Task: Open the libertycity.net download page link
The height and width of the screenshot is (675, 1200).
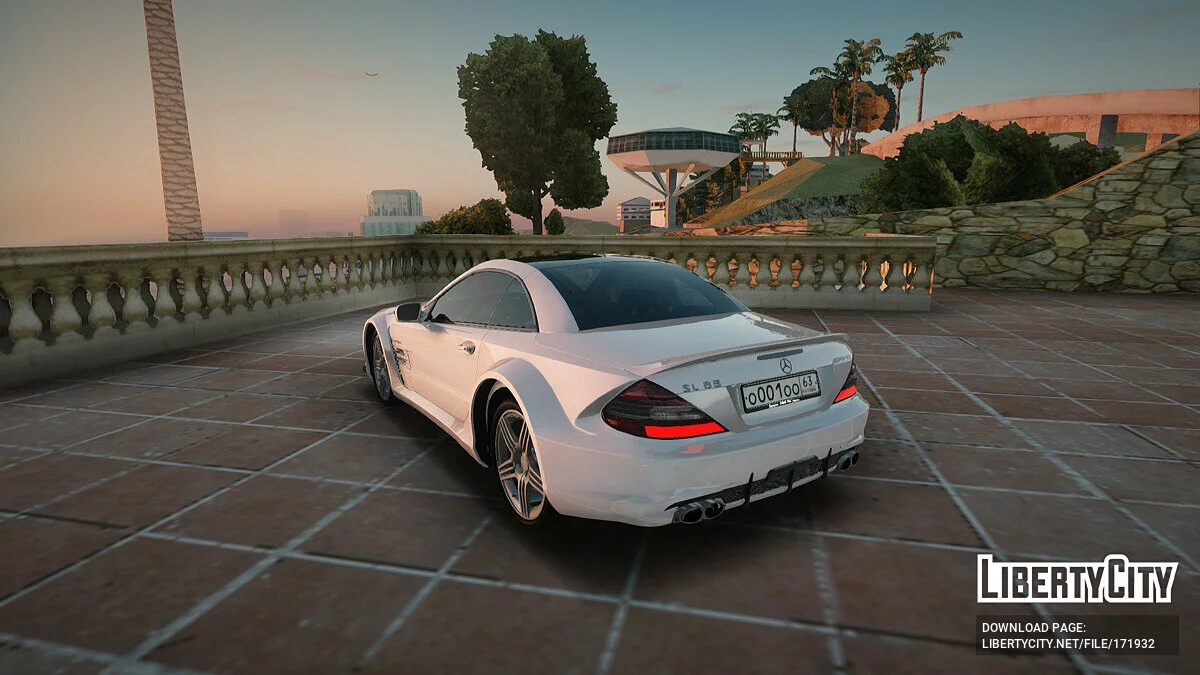Action: tap(1067, 643)
